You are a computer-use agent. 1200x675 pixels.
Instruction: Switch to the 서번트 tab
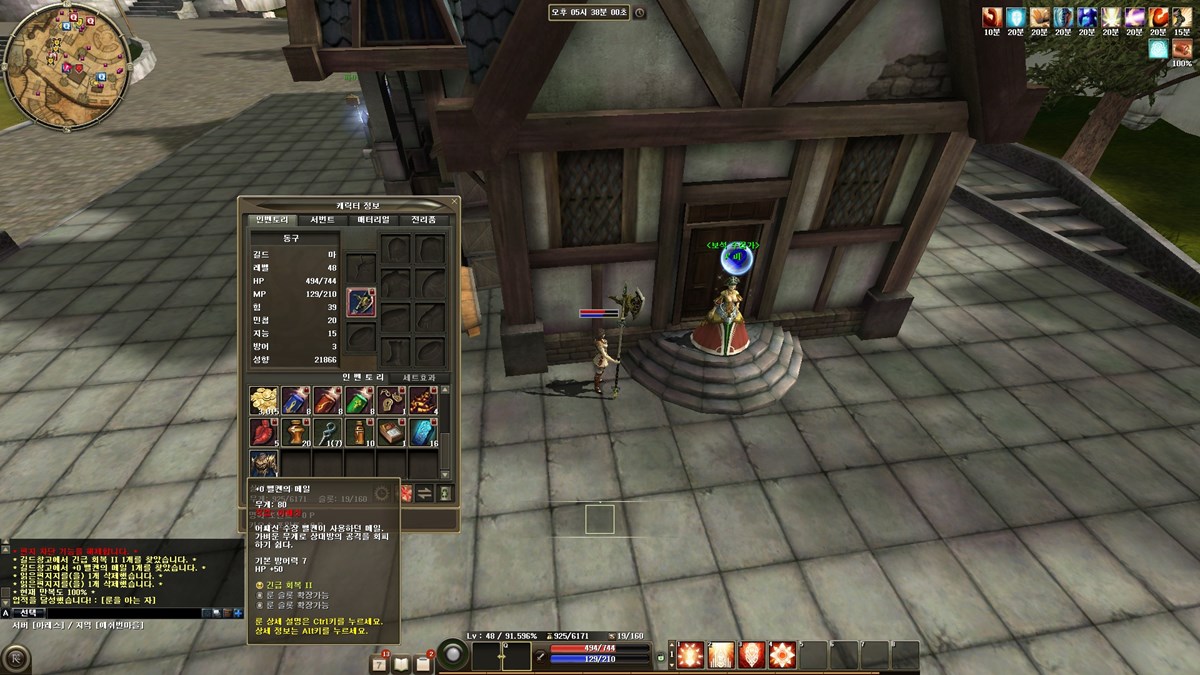coord(323,220)
